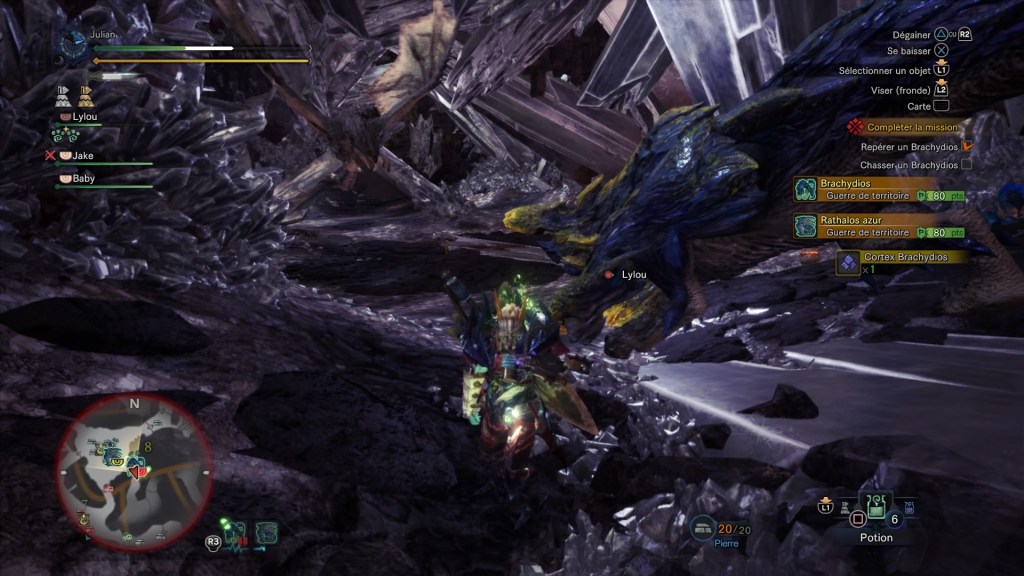Open the Rathalos azur territory war notification
The image size is (1024, 576).
tap(880, 226)
